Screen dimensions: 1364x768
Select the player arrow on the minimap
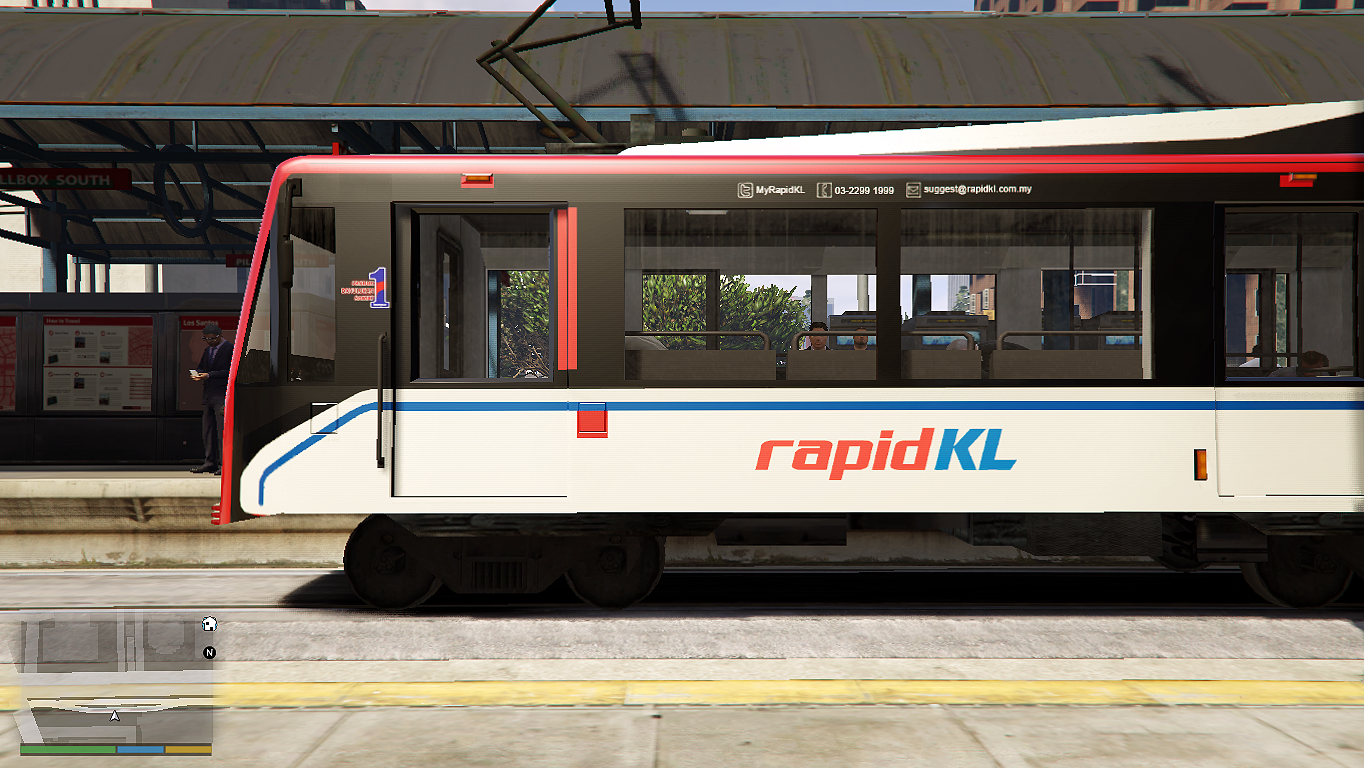pos(115,716)
